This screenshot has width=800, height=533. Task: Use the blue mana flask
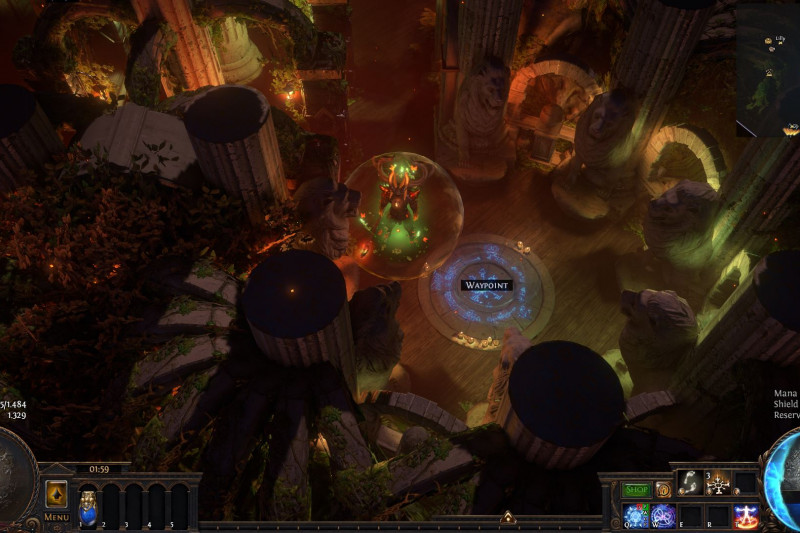pyautogui.click(x=88, y=503)
